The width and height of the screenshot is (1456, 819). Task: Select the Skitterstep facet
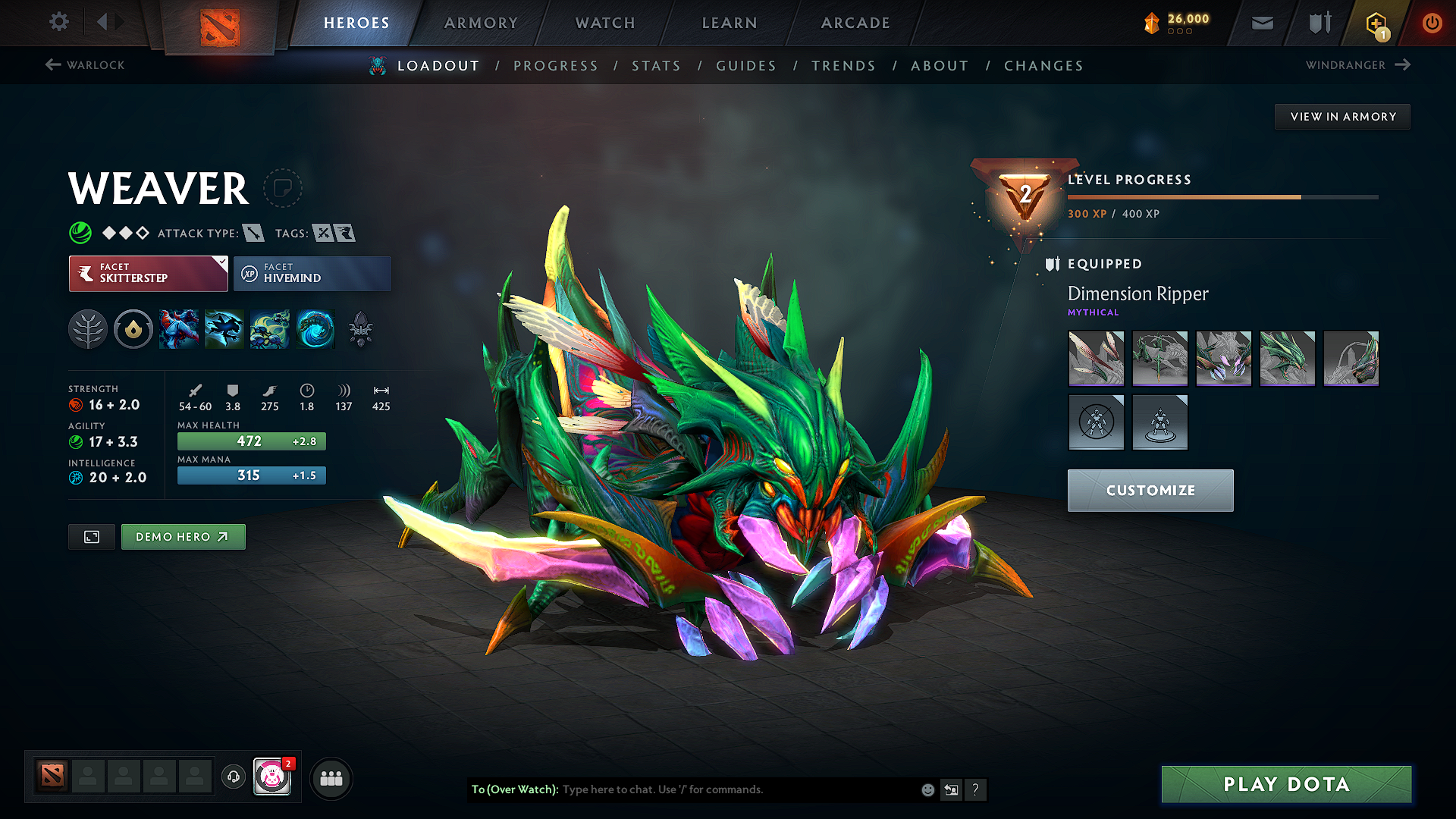pos(148,274)
